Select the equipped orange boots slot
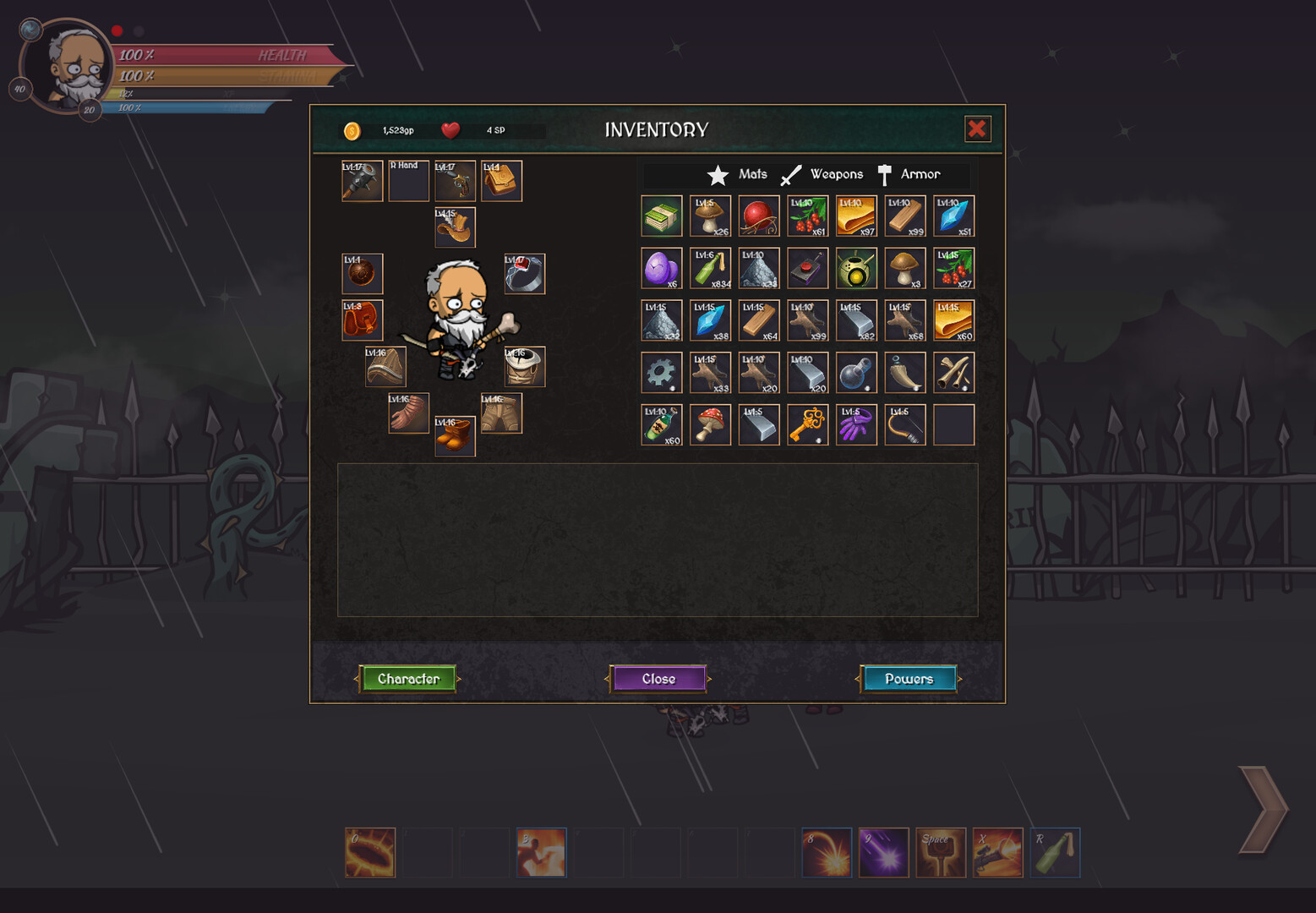Image resolution: width=1316 pixels, height=913 pixels. click(x=455, y=436)
